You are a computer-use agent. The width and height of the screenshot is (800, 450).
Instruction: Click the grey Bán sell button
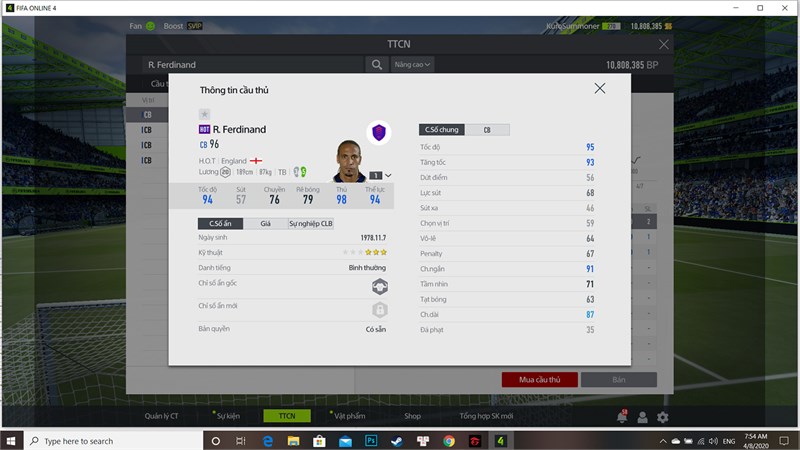point(618,380)
